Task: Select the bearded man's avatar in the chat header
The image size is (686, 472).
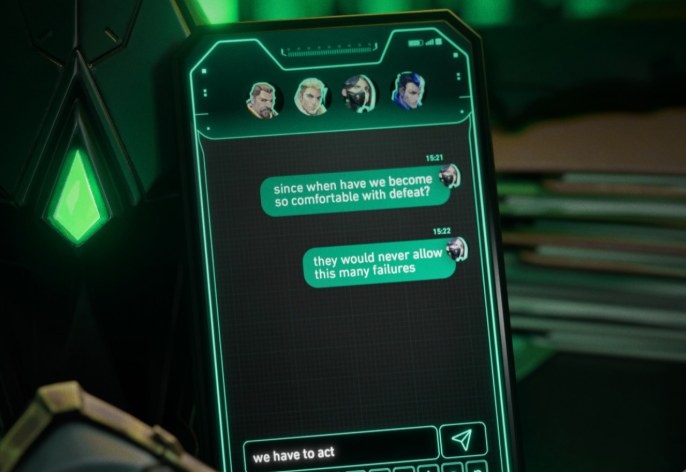Action: click(263, 100)
